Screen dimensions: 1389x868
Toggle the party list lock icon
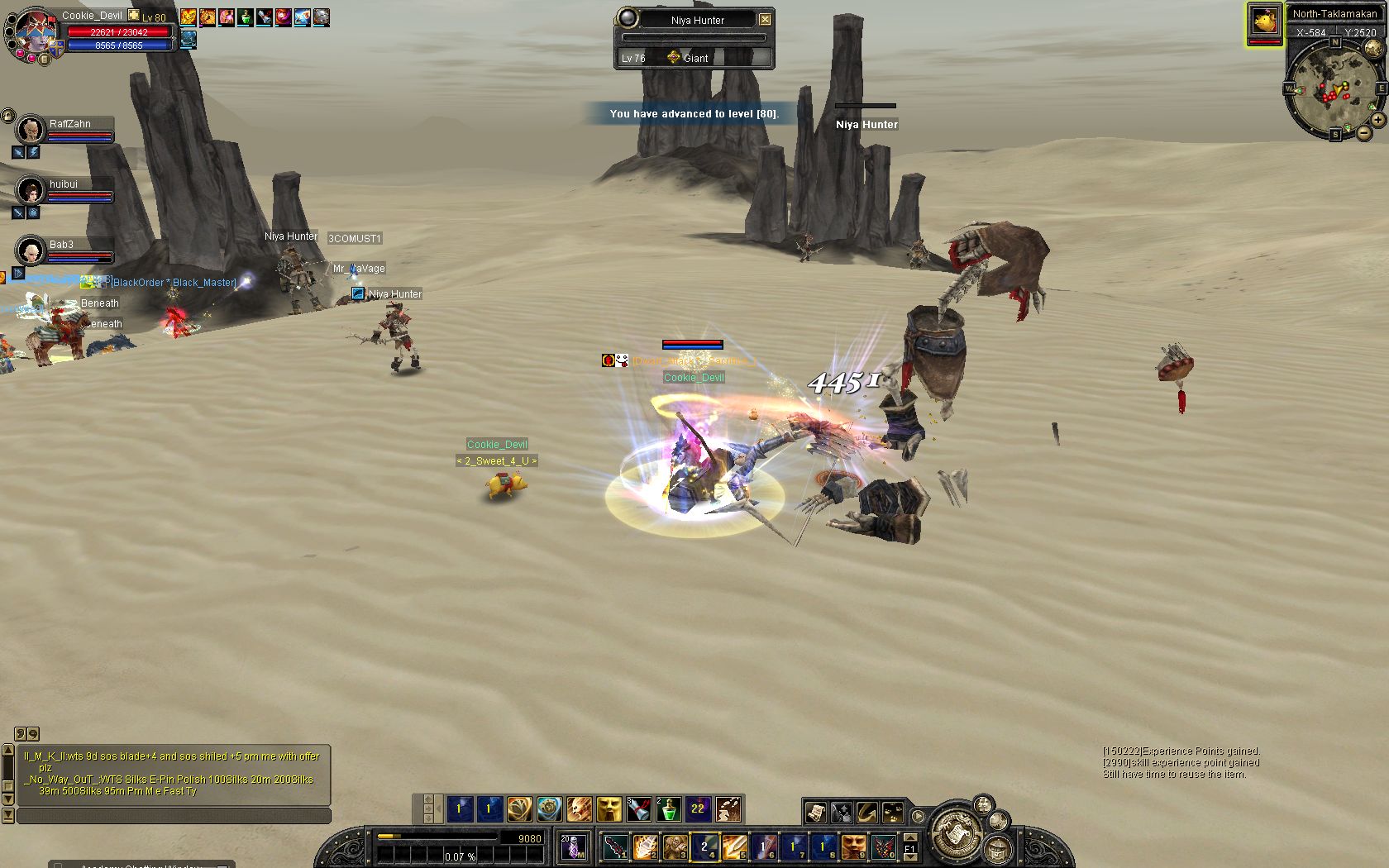(x=7, y=116)
